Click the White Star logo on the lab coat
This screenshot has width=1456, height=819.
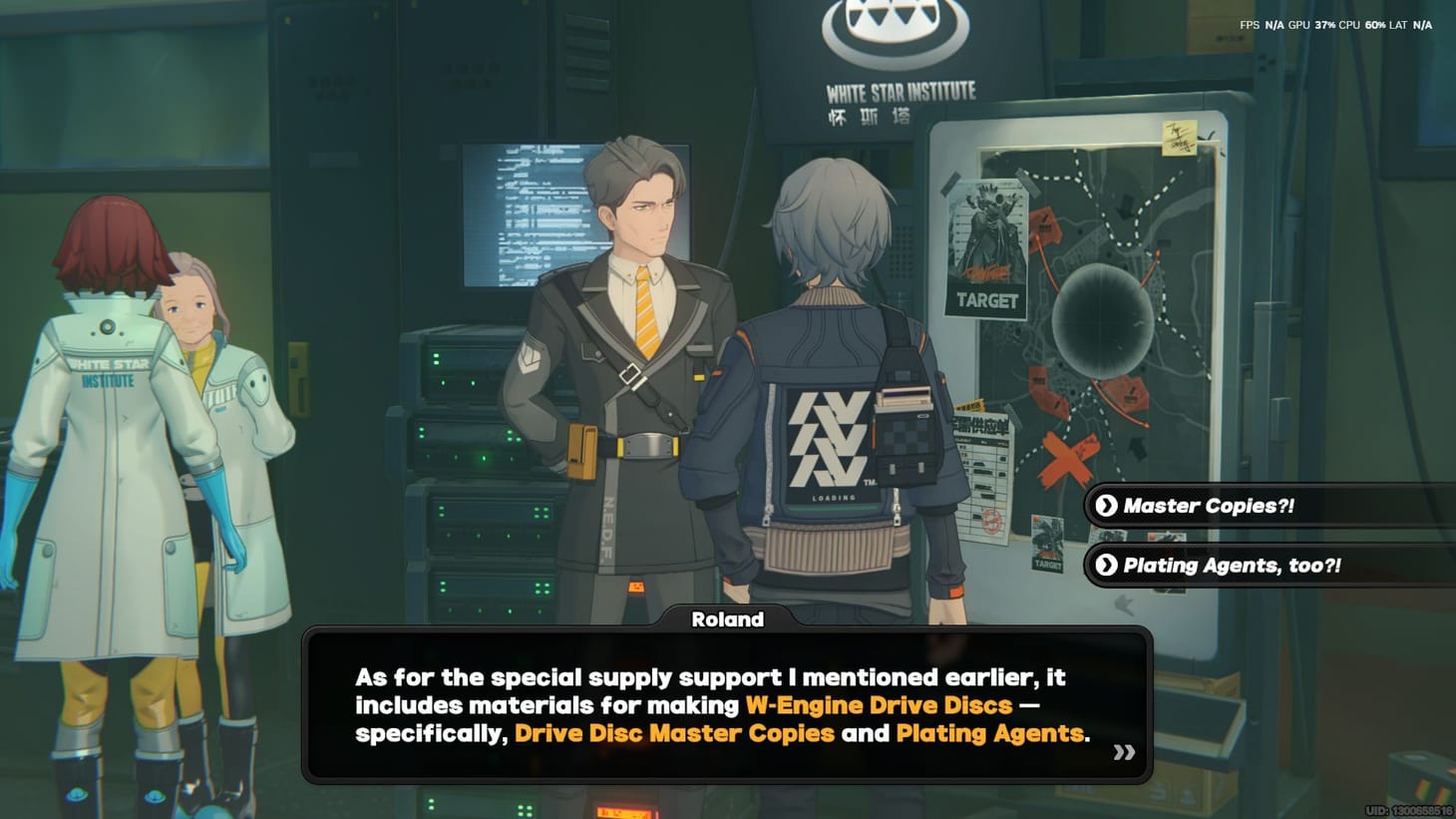click(x=110, y=374)
